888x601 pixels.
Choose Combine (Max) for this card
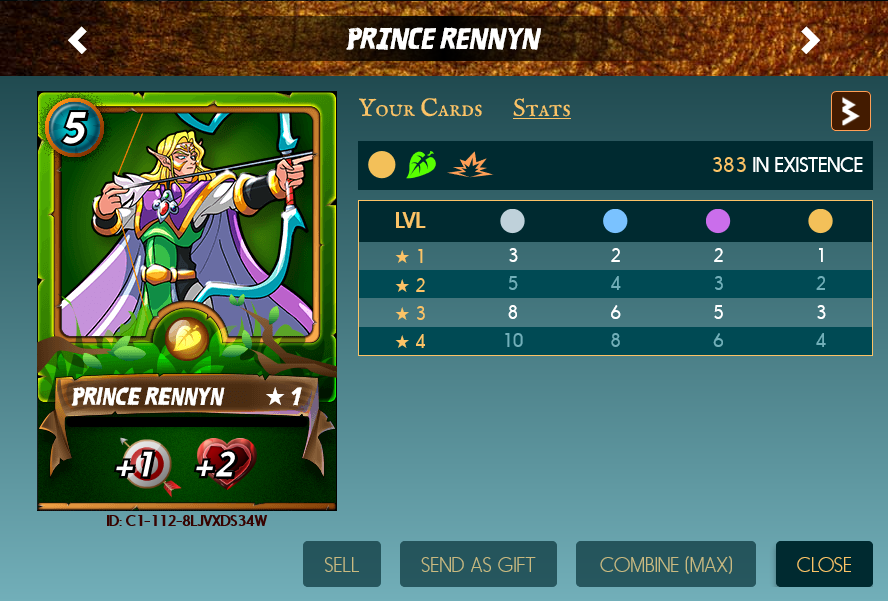[x=666, y=565]
